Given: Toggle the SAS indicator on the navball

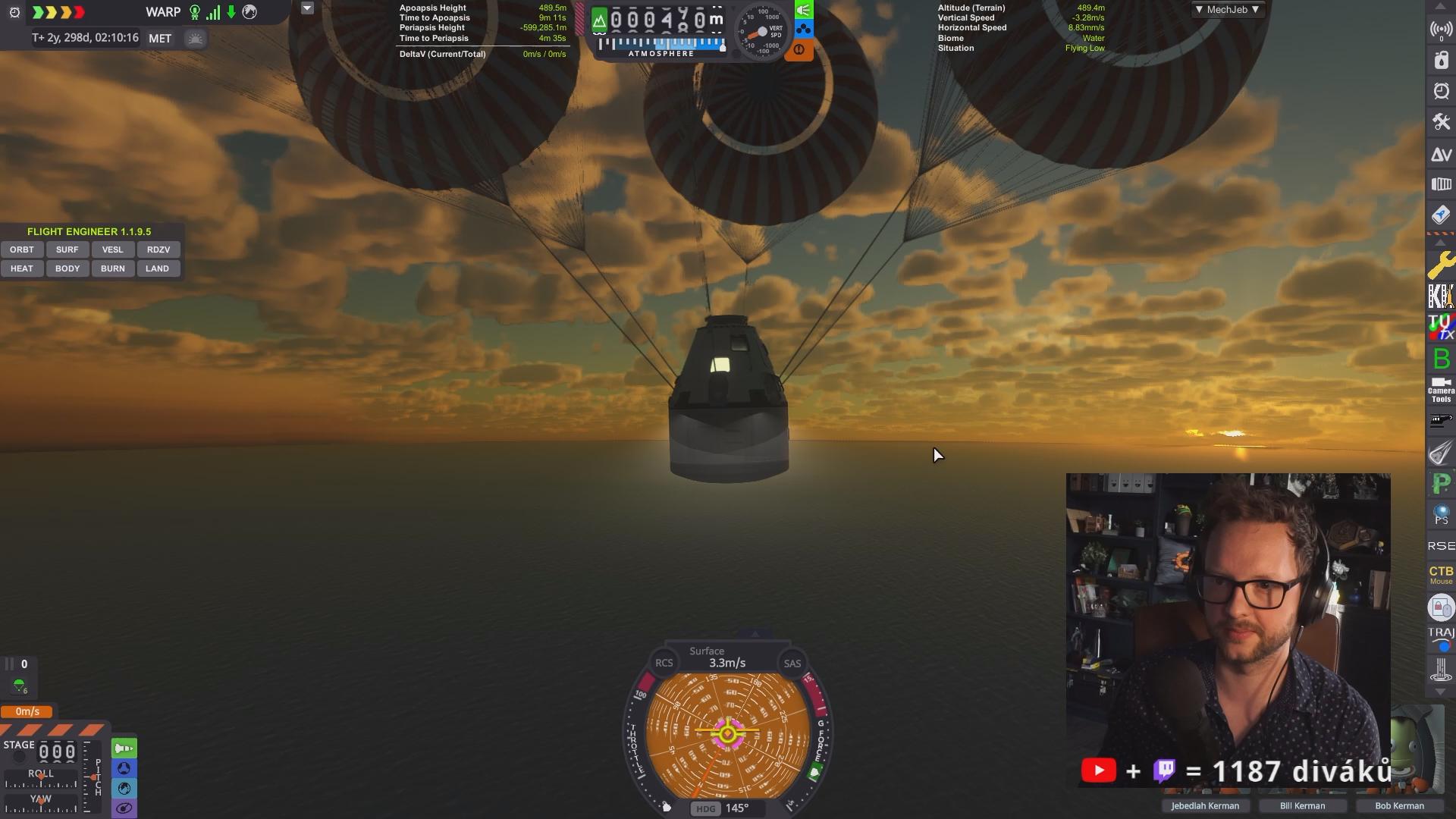Looking at the screenshot, I should click(x=792, y=664).
